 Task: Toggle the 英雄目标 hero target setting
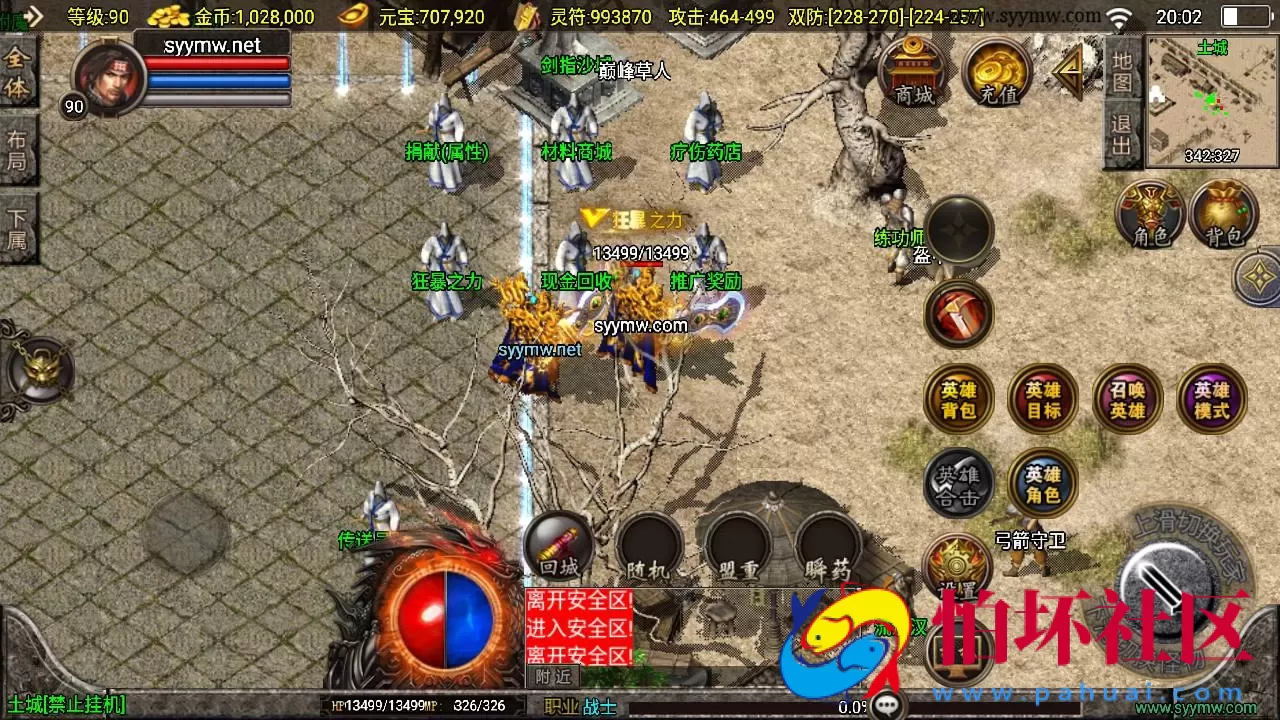click(x=1042, y=398)
